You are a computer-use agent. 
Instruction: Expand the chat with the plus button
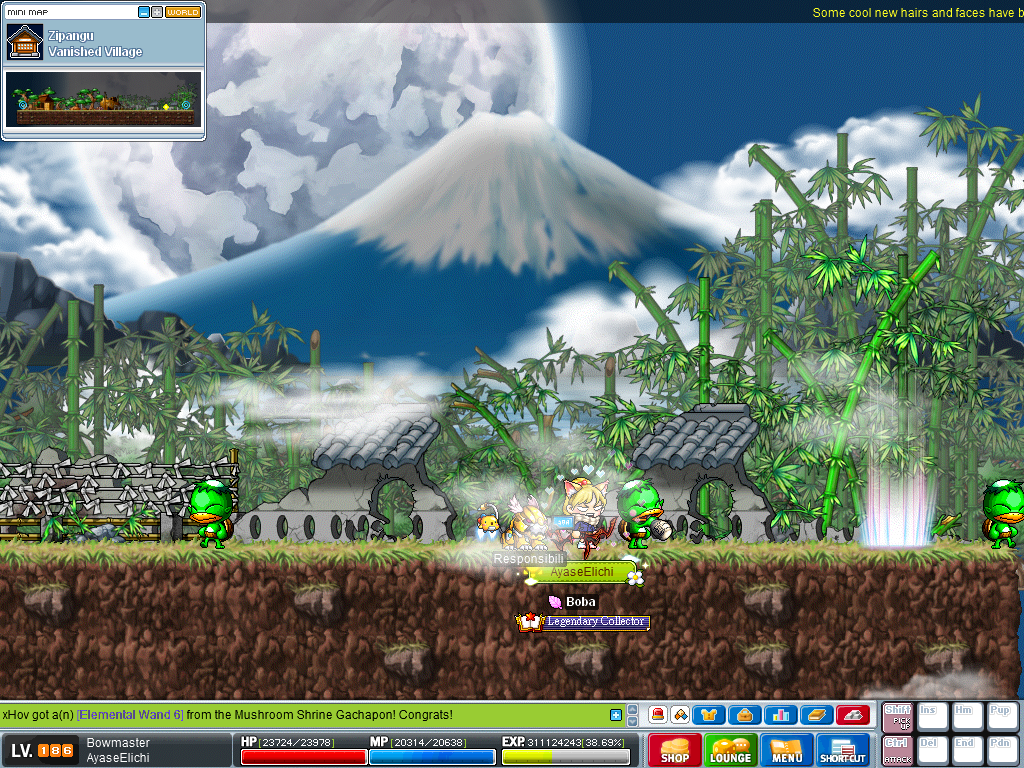[616, 715]
